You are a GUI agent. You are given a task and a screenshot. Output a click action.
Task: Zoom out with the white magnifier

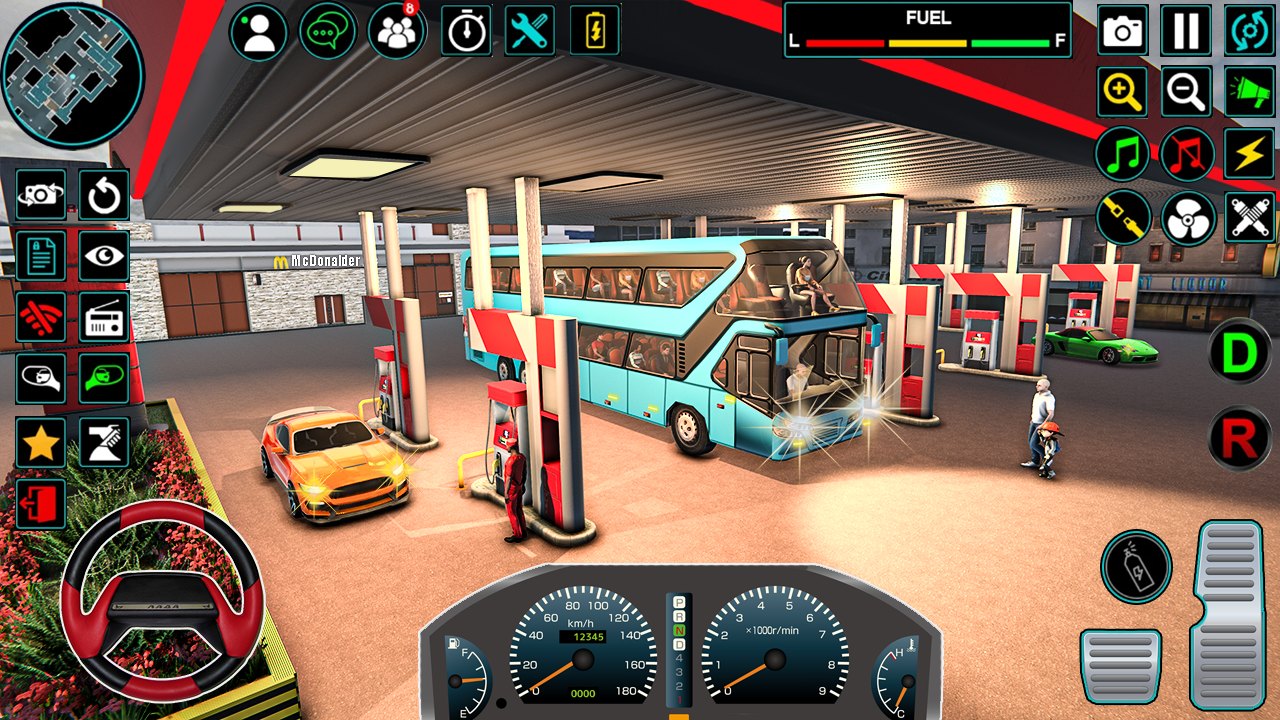click(x=1186, y=92)
